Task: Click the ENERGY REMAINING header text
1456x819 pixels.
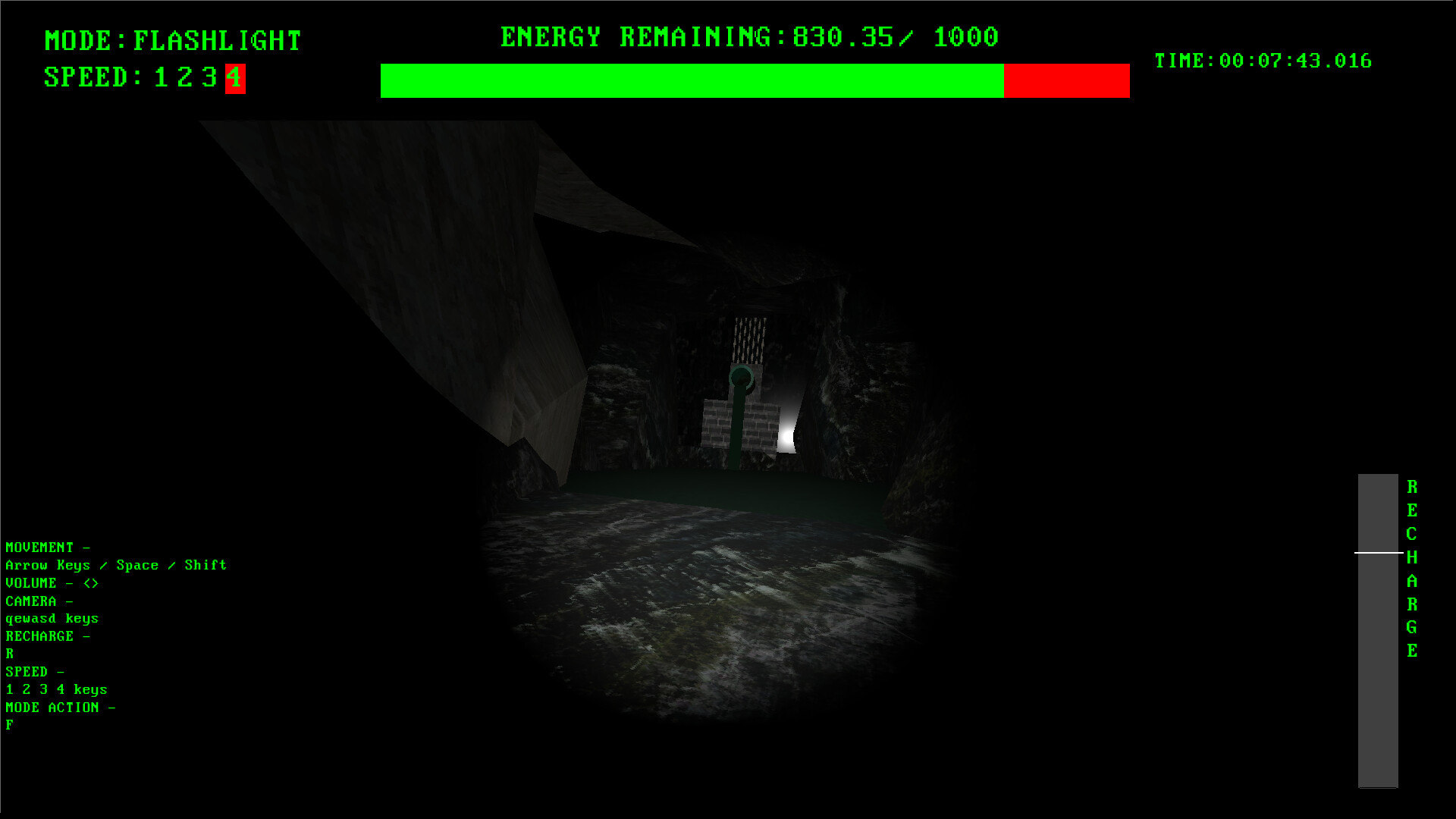Action: pos(747,36)
